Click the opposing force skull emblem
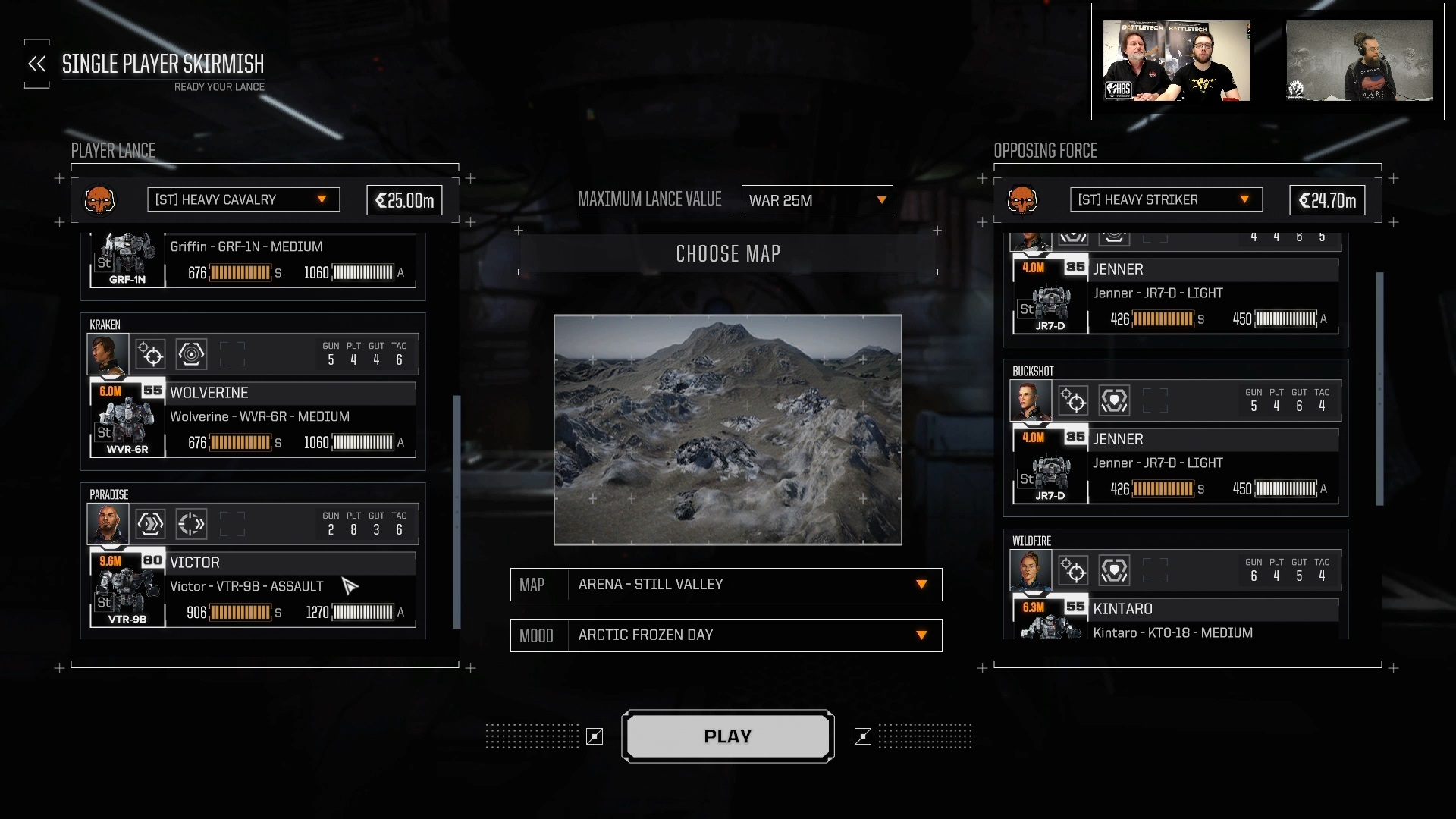Screen dimensions: 1456x819 point(1024,201)
